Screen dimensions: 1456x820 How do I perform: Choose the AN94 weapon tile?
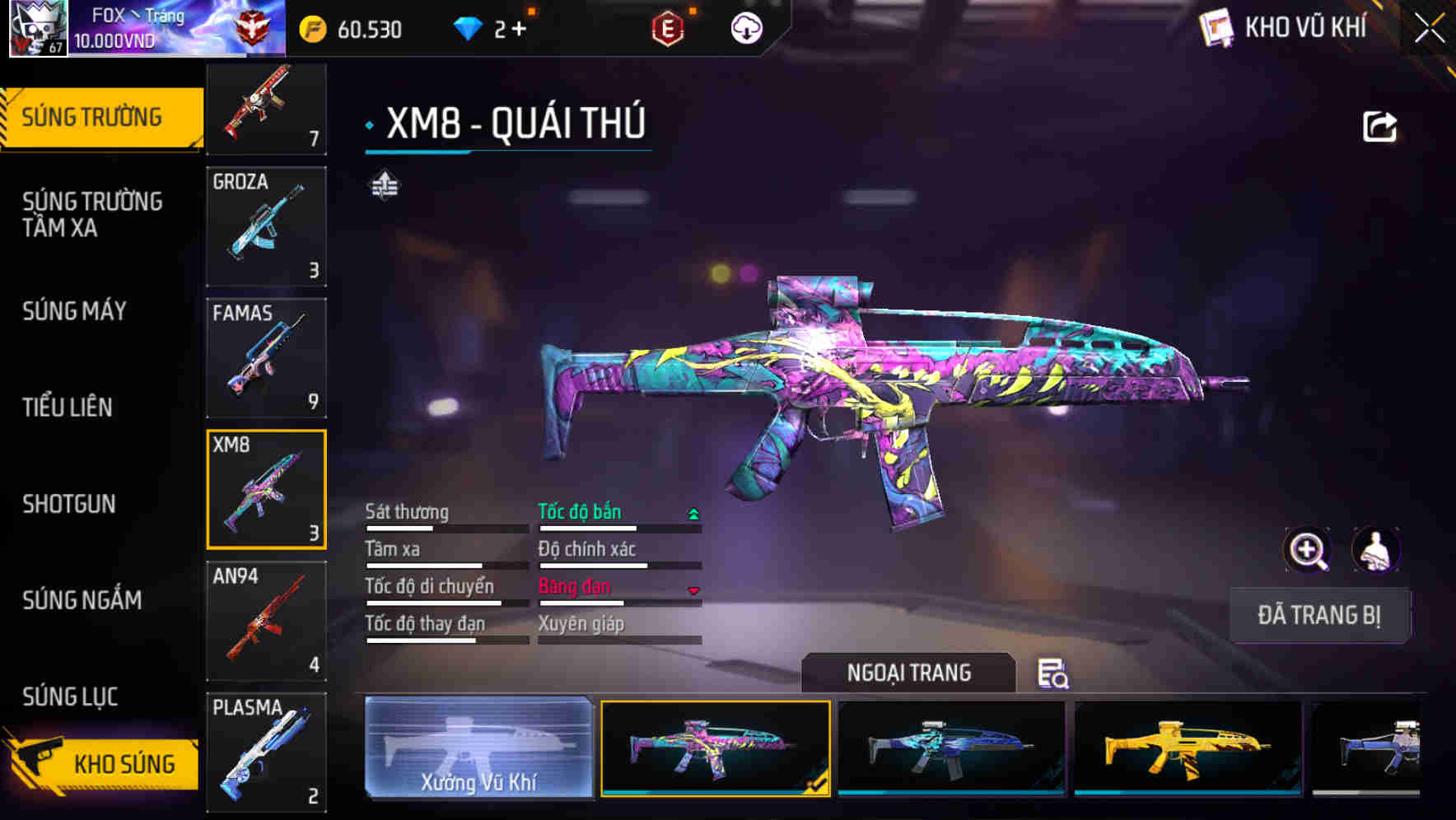point(266,621)
